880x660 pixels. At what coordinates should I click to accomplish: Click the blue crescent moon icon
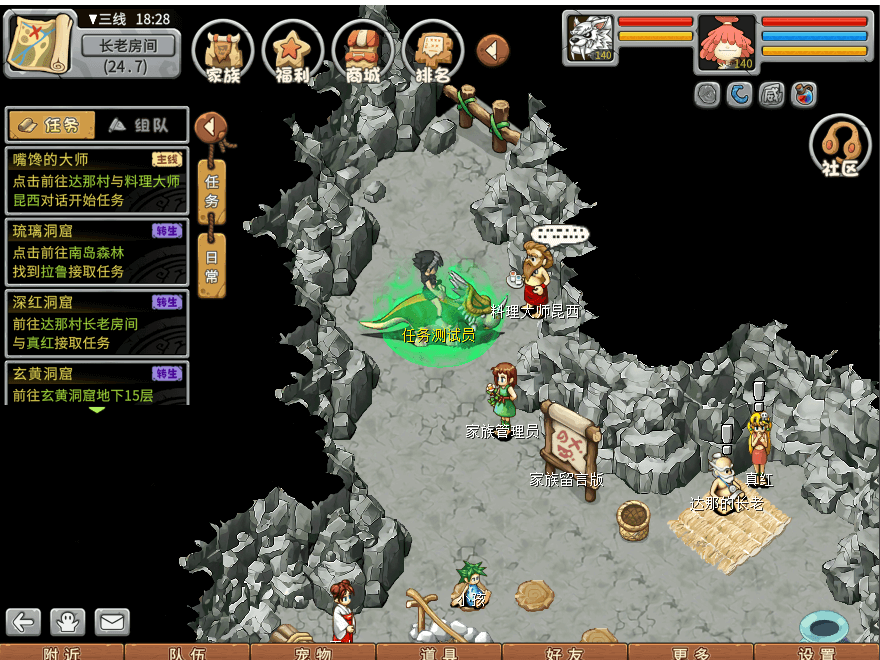click(739, 95)
